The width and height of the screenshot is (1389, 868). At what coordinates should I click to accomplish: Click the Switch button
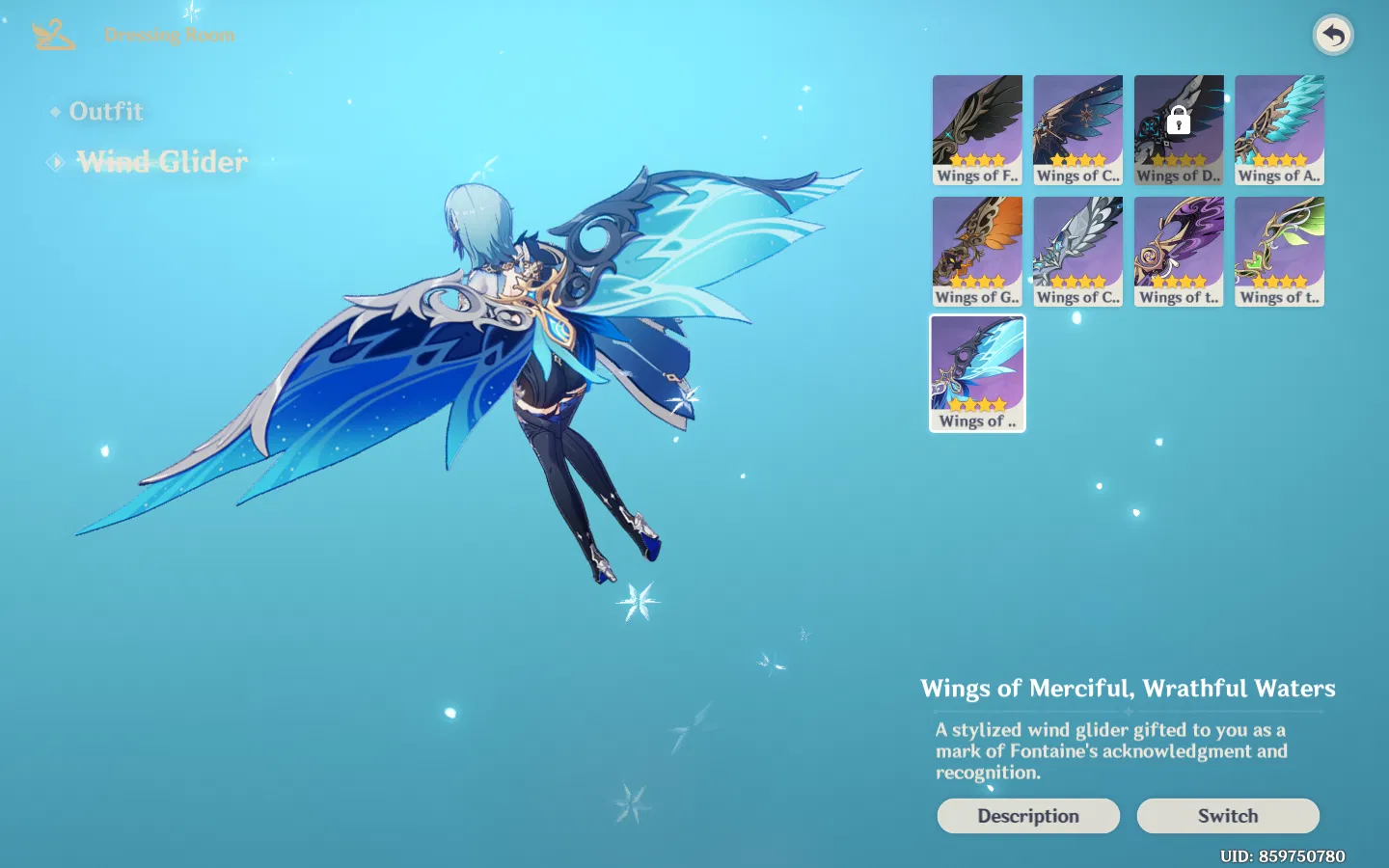(x=1228, y=815)
